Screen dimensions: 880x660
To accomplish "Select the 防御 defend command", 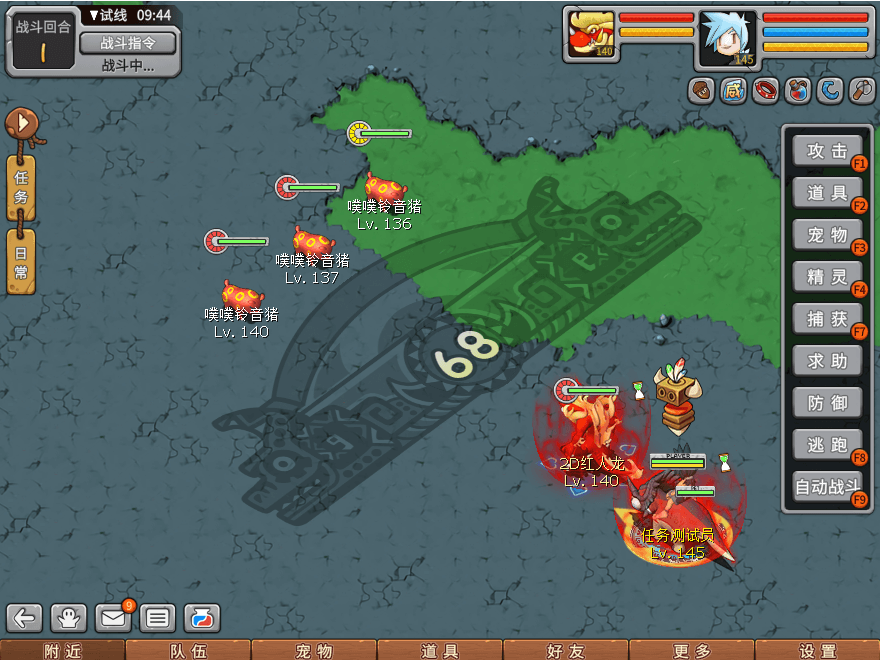I will [827, 403].
